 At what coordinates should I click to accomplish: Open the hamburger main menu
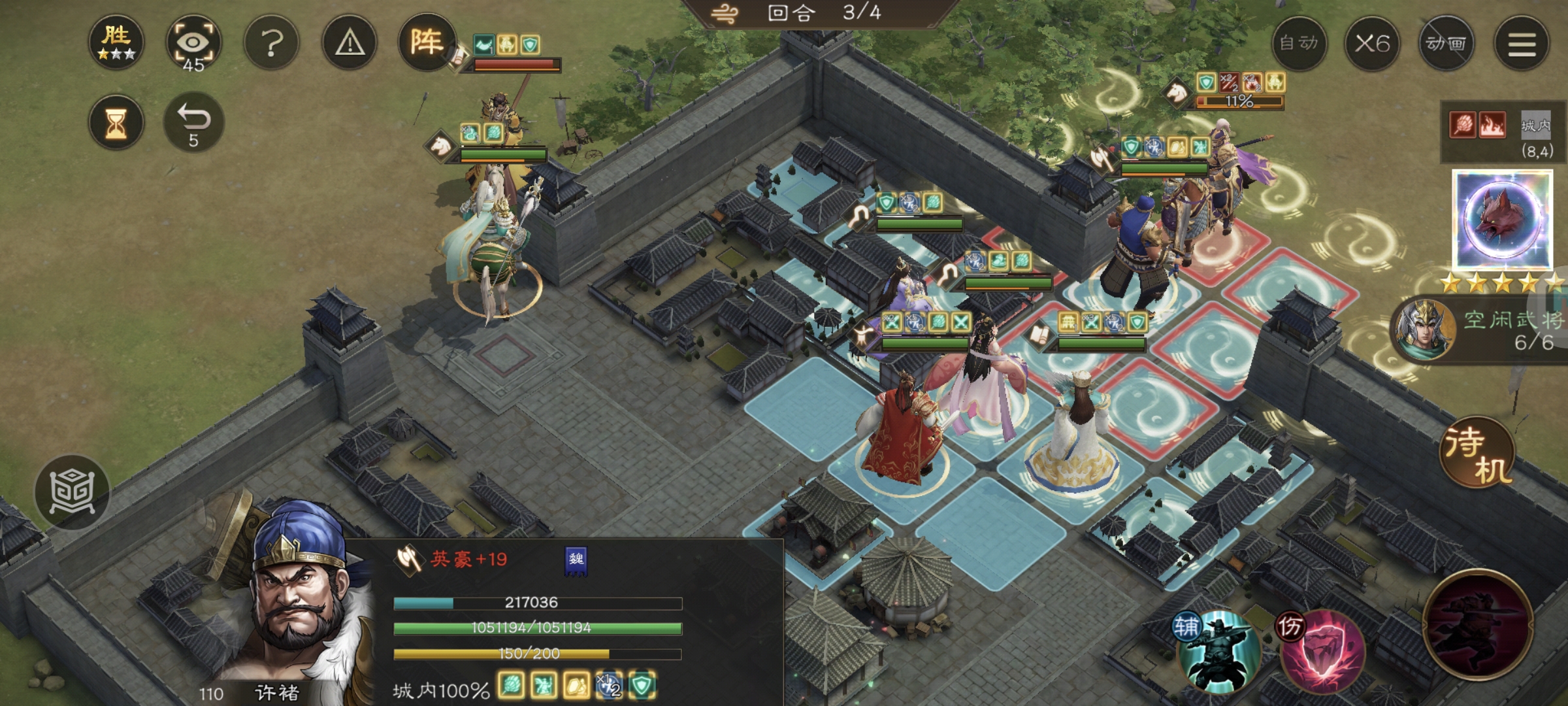click(1521, 44)
